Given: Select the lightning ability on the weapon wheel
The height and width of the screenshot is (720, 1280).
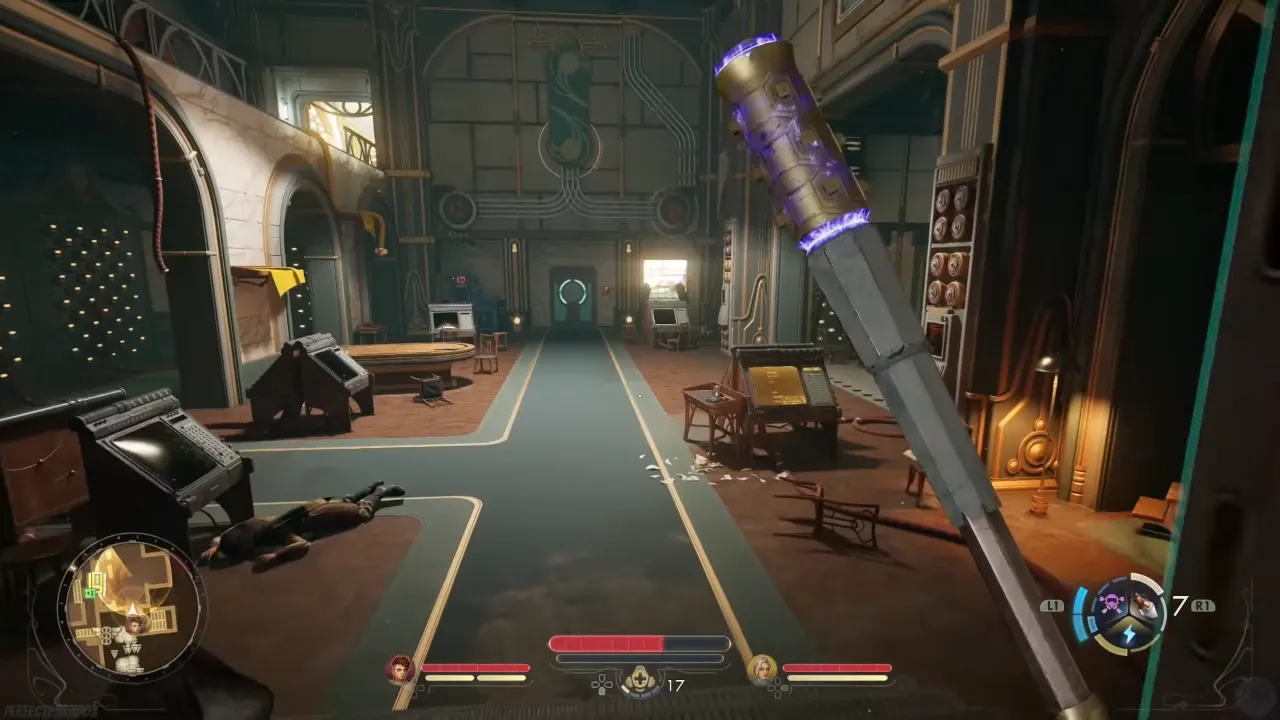Looking at the screenshot, I should tap(1130, 633).
